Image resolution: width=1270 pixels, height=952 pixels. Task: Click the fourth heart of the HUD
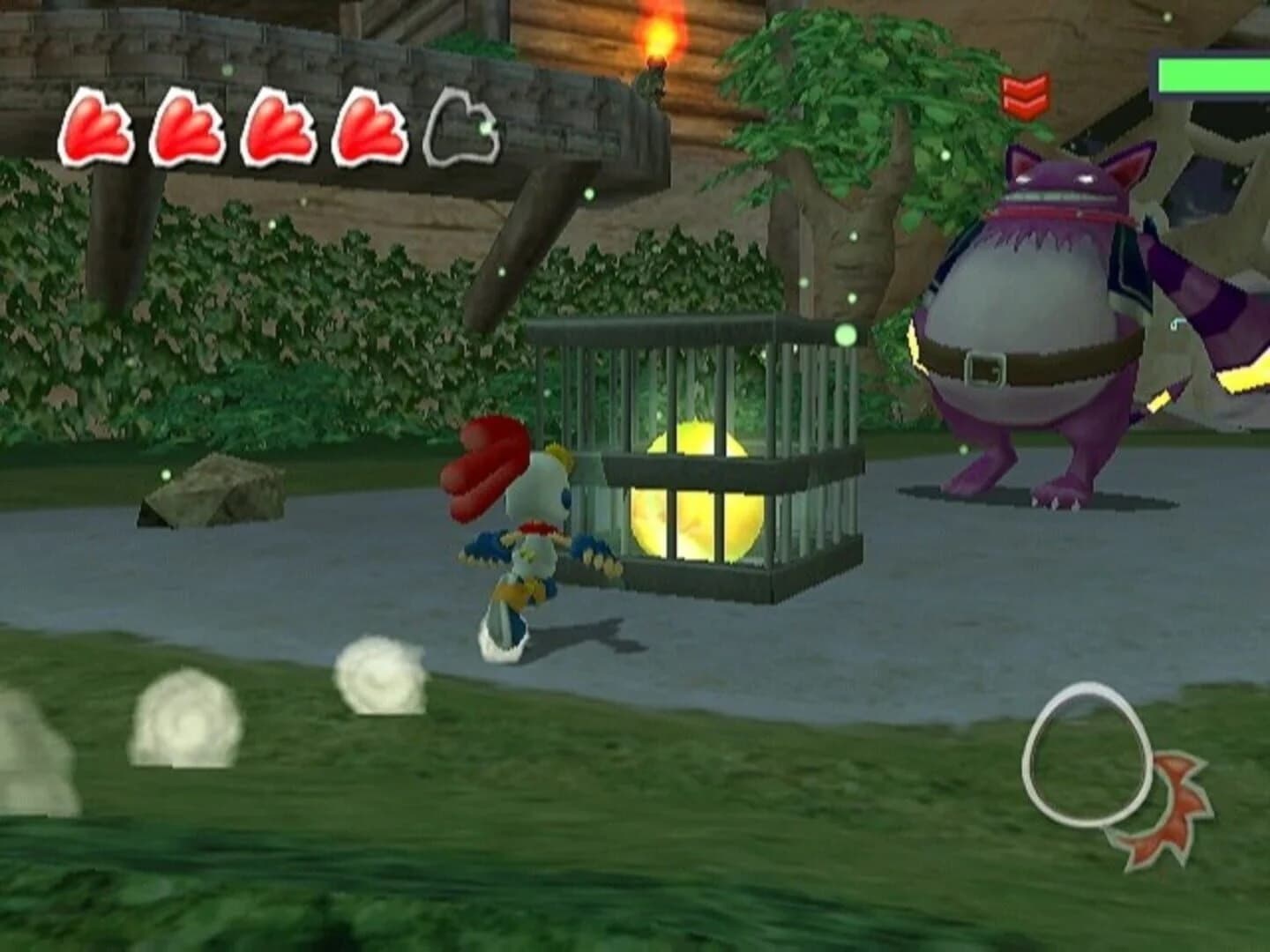click(x=366, y=129)
